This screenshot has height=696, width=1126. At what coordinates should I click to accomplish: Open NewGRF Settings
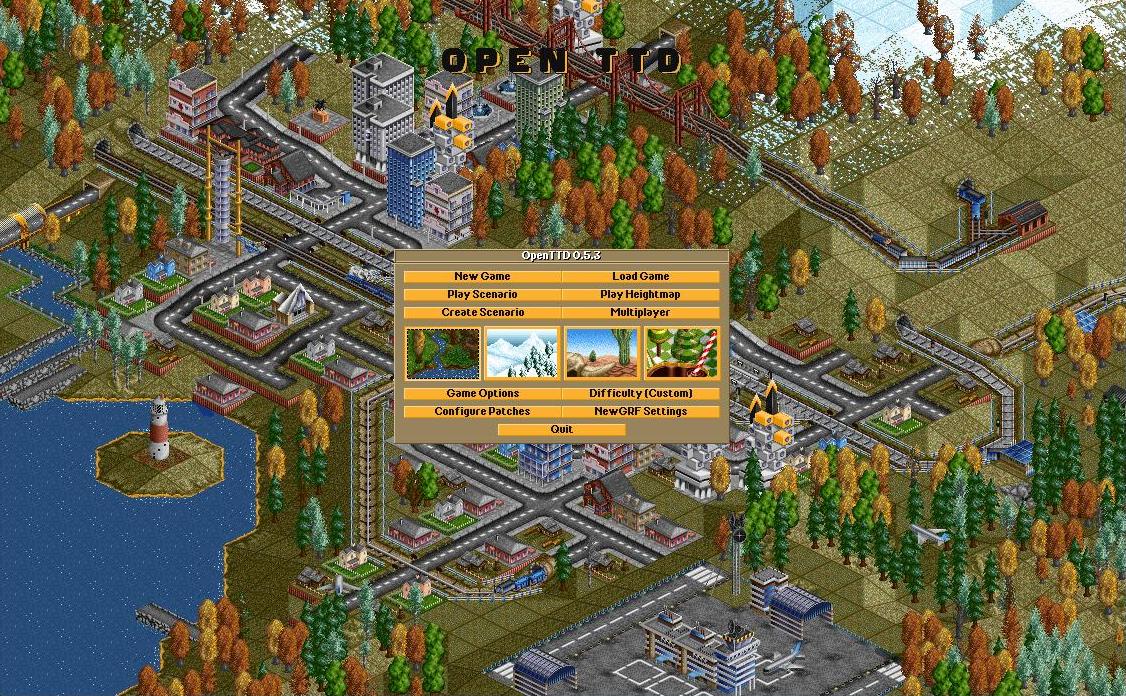[640, 412]
